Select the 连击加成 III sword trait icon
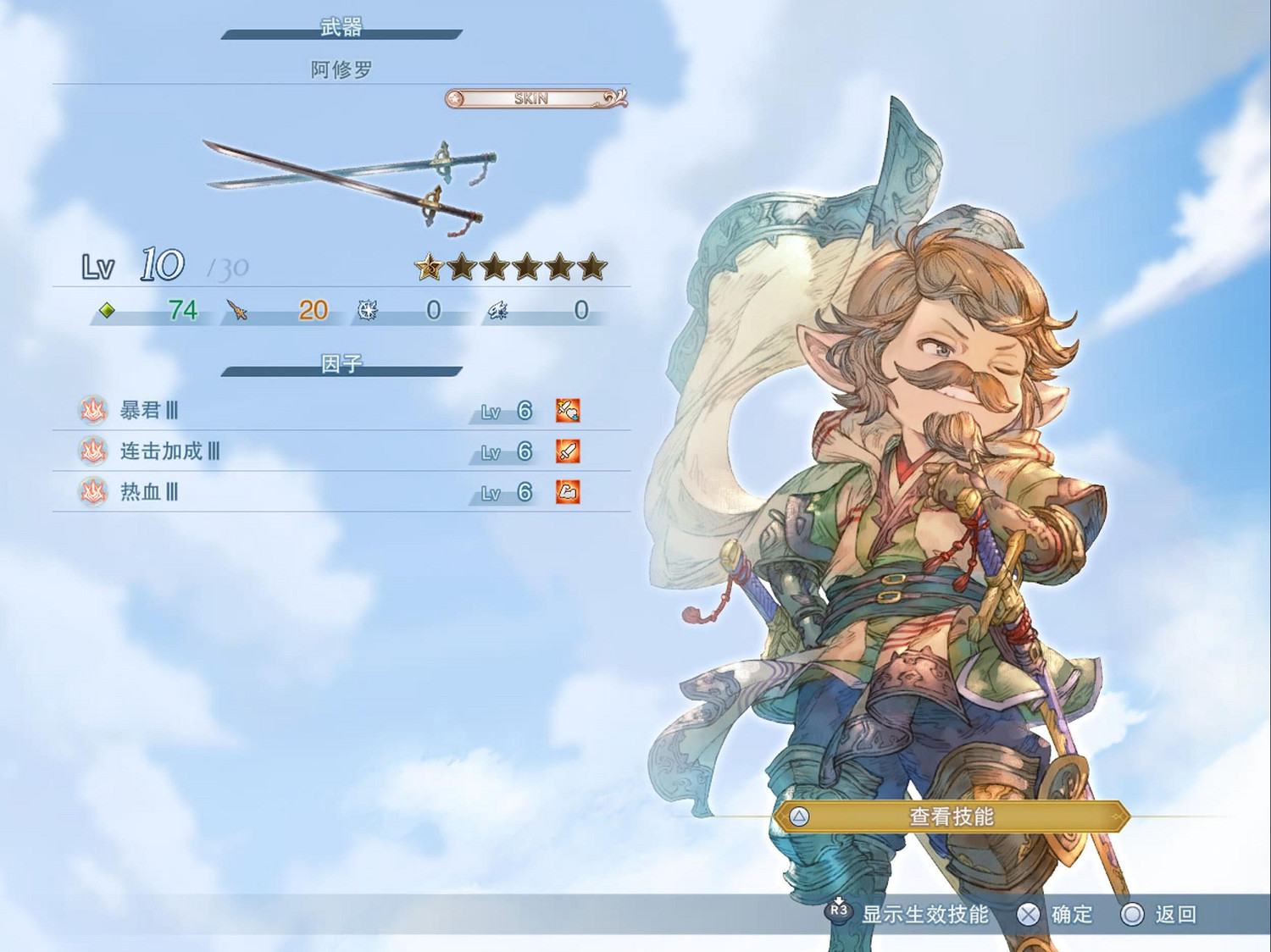1271x952 pixels. [x=566, y=452]
